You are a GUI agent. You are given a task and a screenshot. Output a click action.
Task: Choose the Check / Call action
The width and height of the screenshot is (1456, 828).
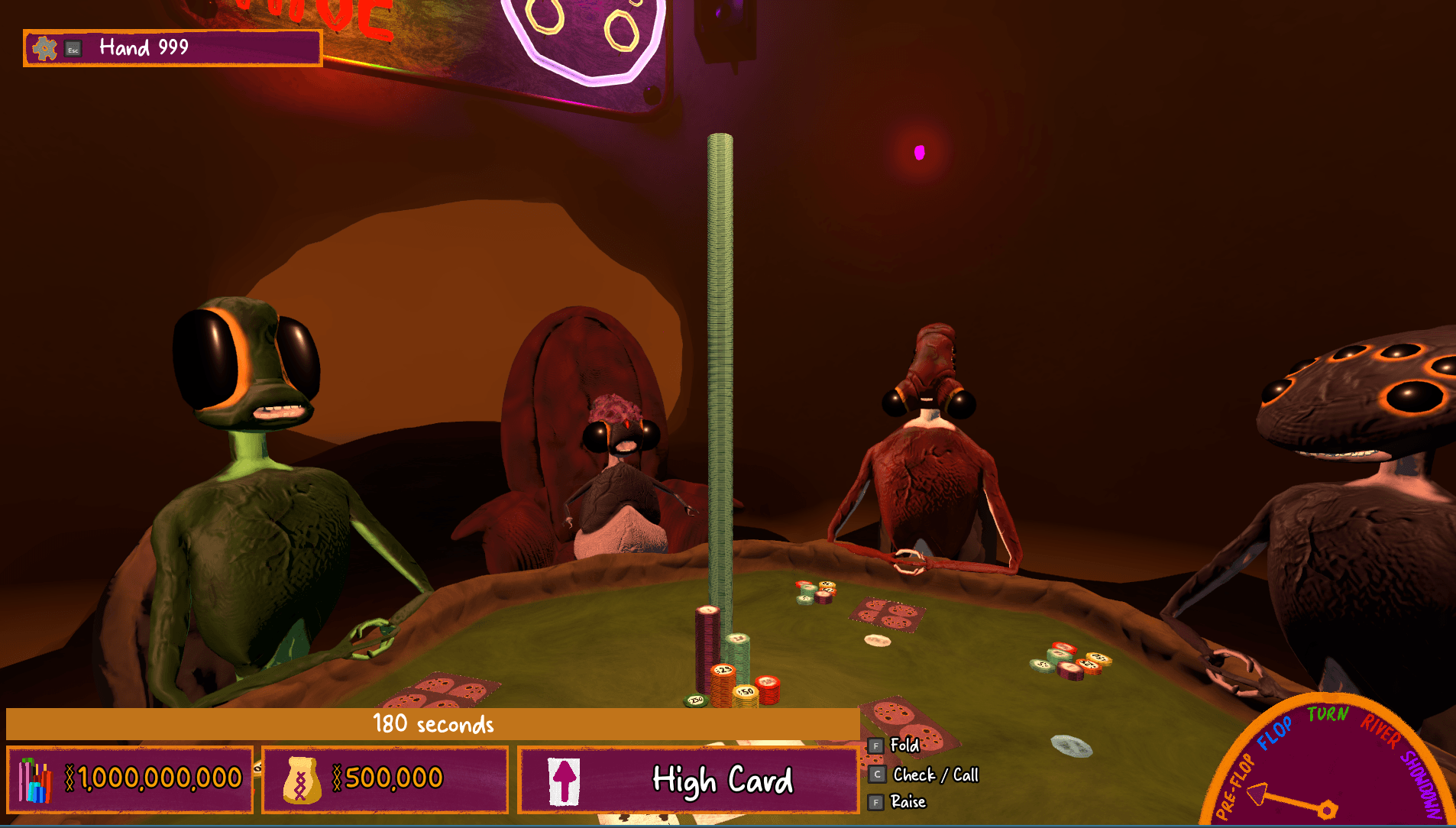934,775
